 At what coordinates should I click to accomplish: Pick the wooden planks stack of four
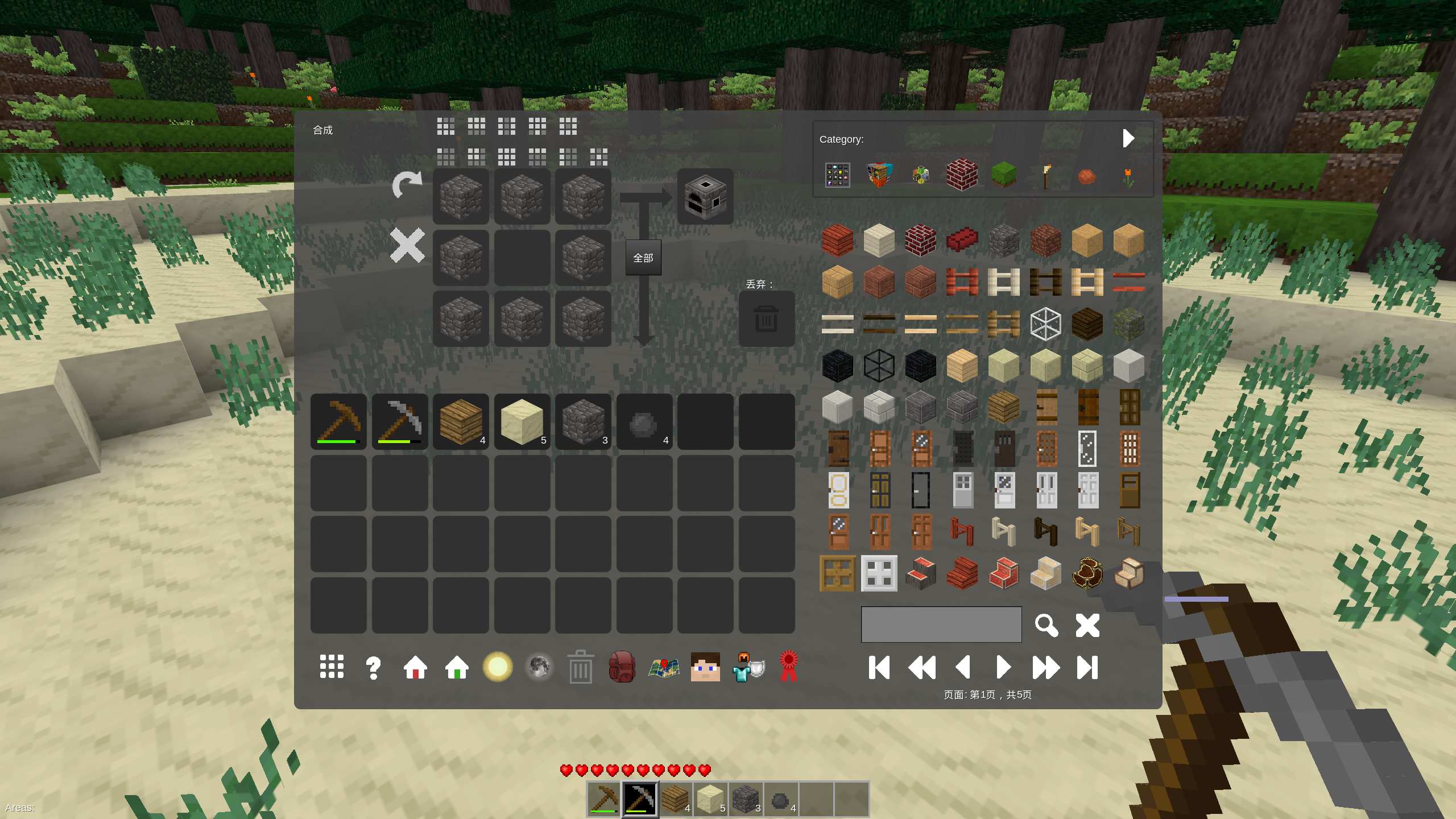click(x=461, y=422)
